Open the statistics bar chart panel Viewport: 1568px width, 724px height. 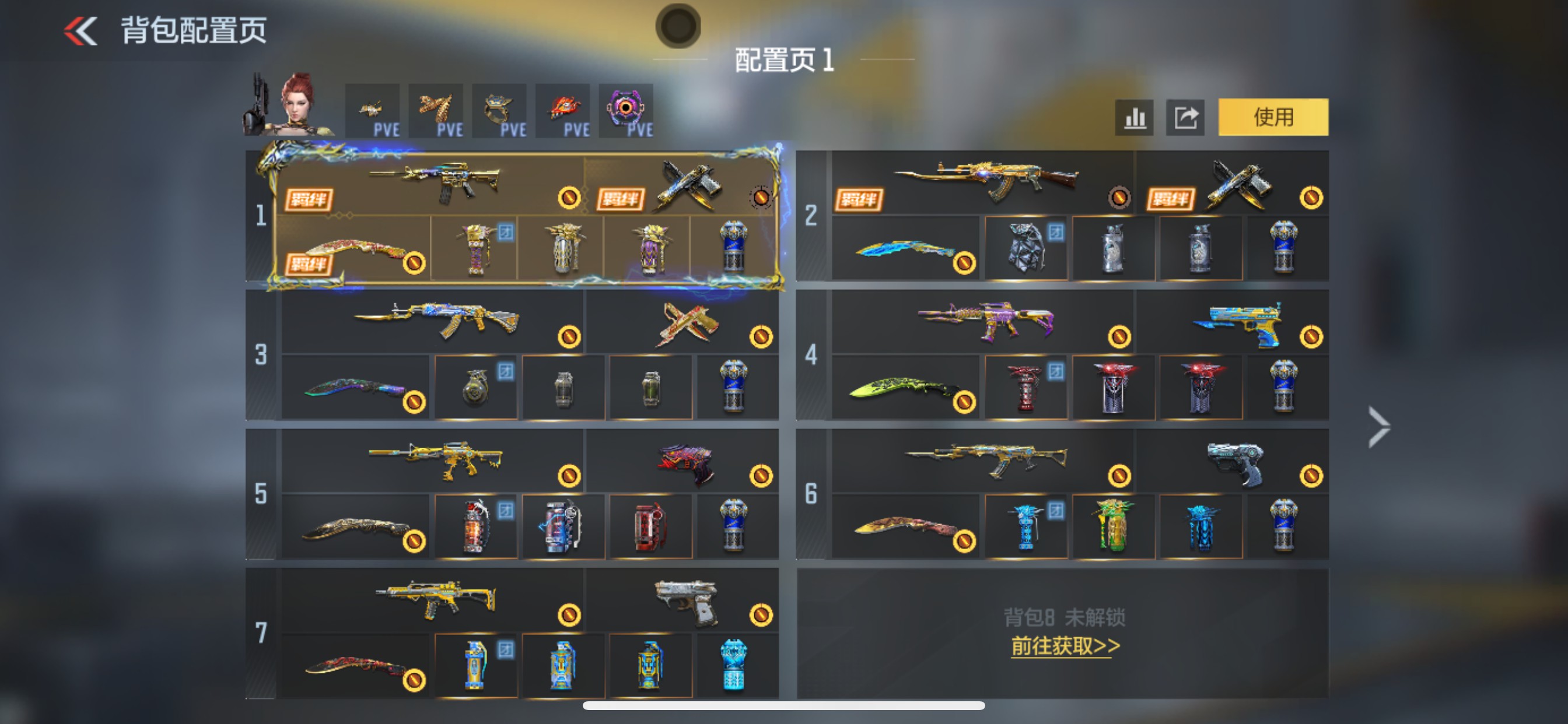pos(1134,117)
